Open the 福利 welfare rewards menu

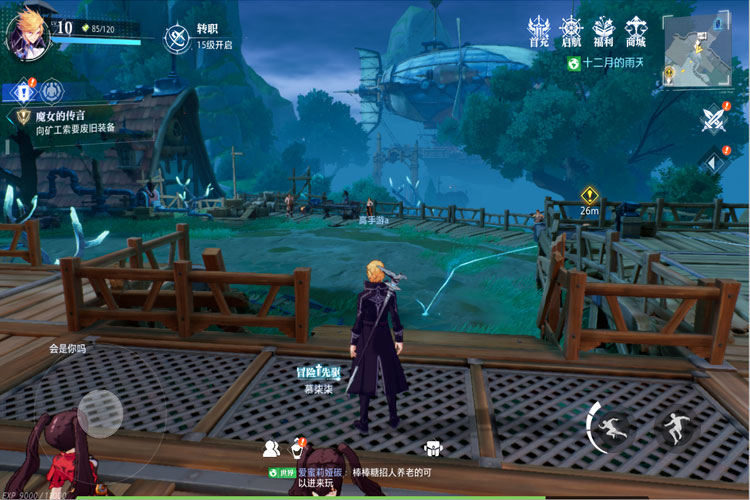[x=603, y=31]
